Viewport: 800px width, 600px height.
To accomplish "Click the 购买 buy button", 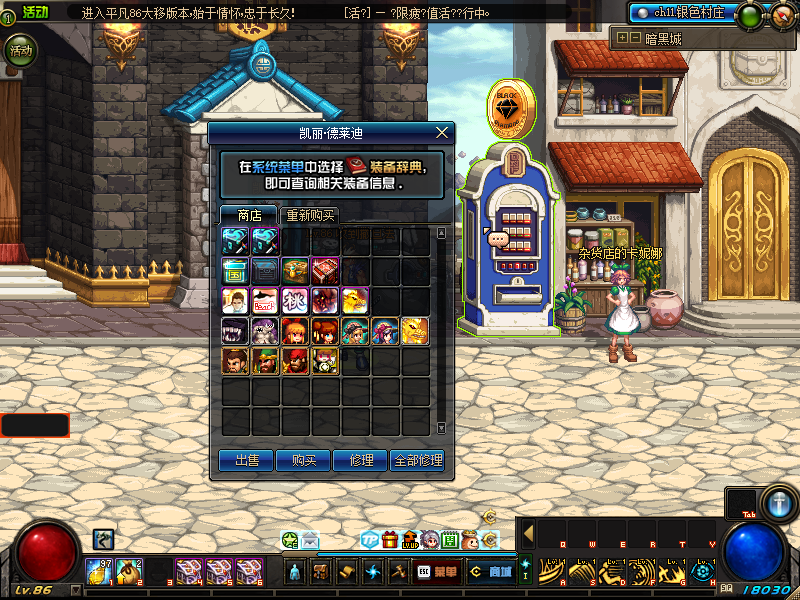I will pos(304,460).
